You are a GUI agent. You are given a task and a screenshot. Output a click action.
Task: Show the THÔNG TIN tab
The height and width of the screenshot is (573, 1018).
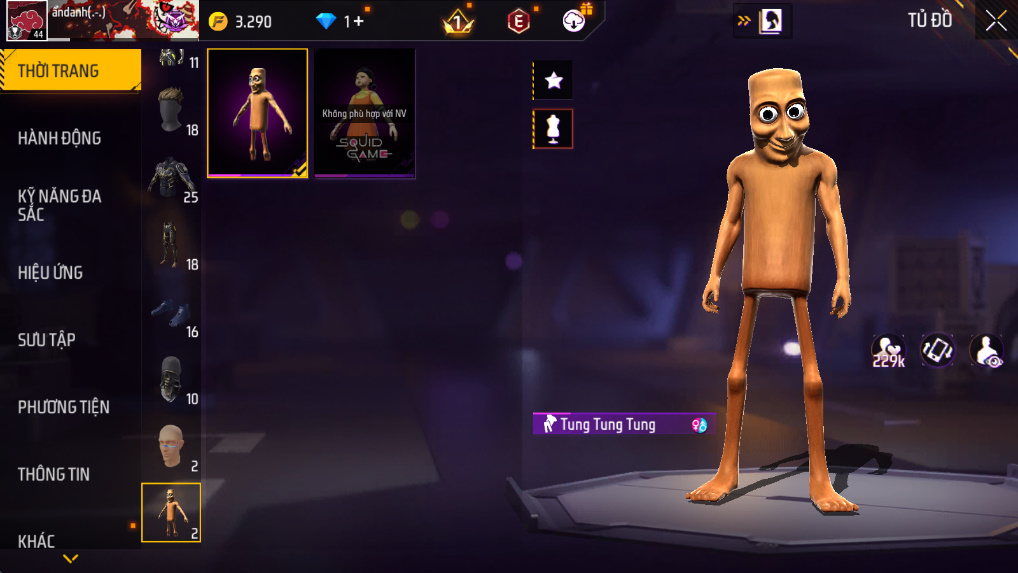[54, 474]
